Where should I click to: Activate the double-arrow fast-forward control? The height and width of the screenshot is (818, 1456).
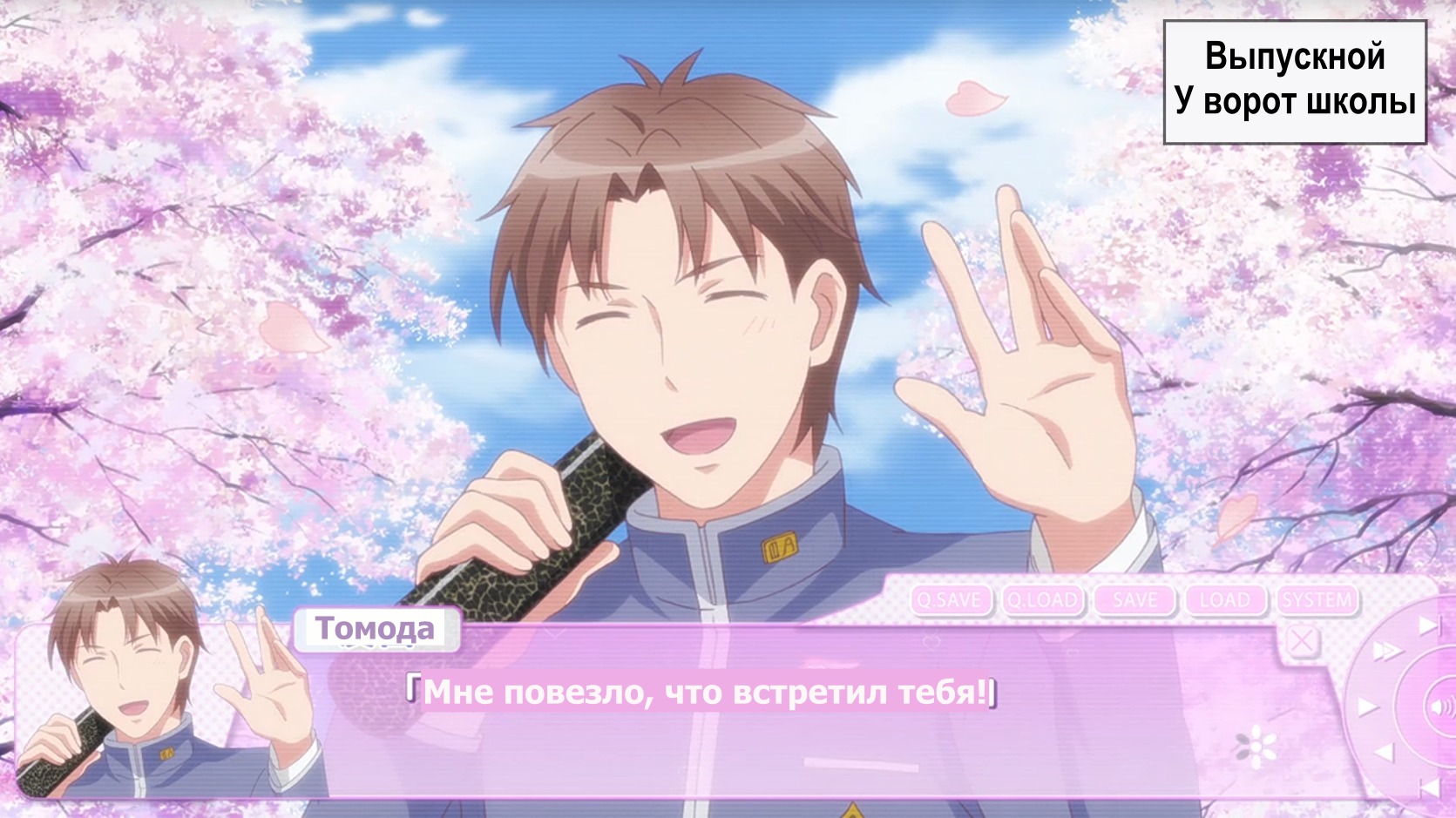(1385, 651)
